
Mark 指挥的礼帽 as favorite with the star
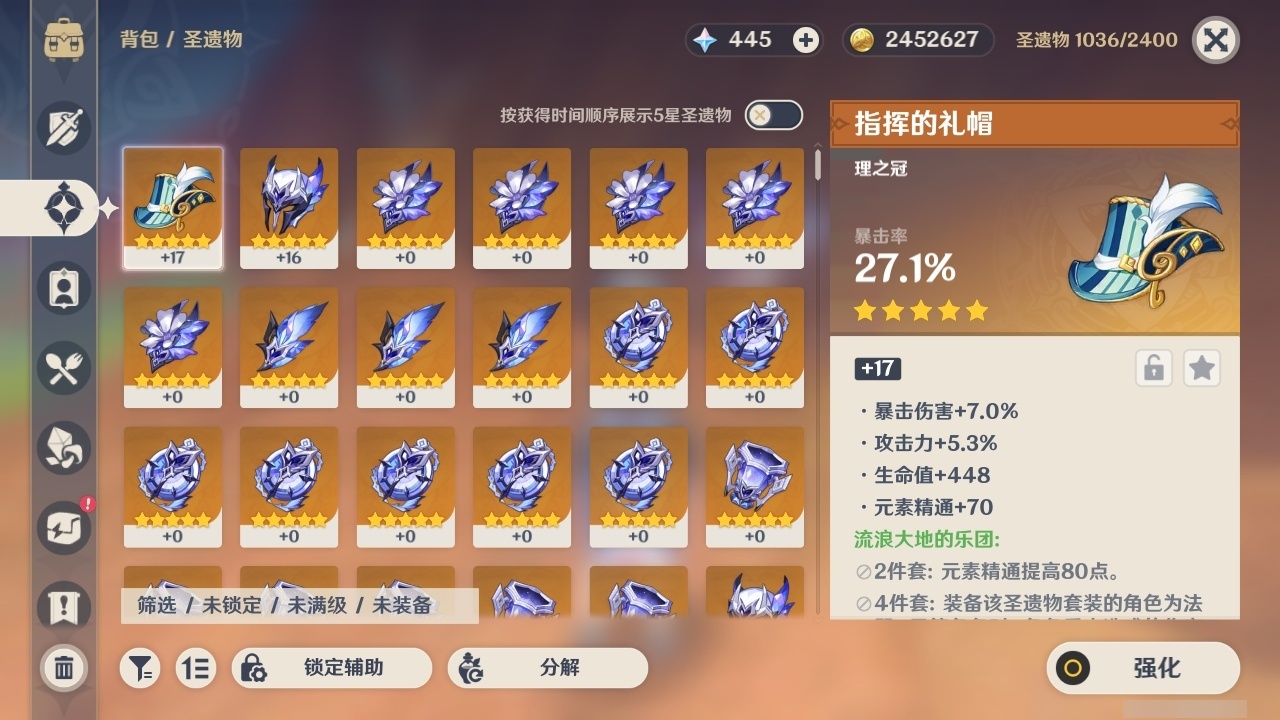pos(1202,368)
